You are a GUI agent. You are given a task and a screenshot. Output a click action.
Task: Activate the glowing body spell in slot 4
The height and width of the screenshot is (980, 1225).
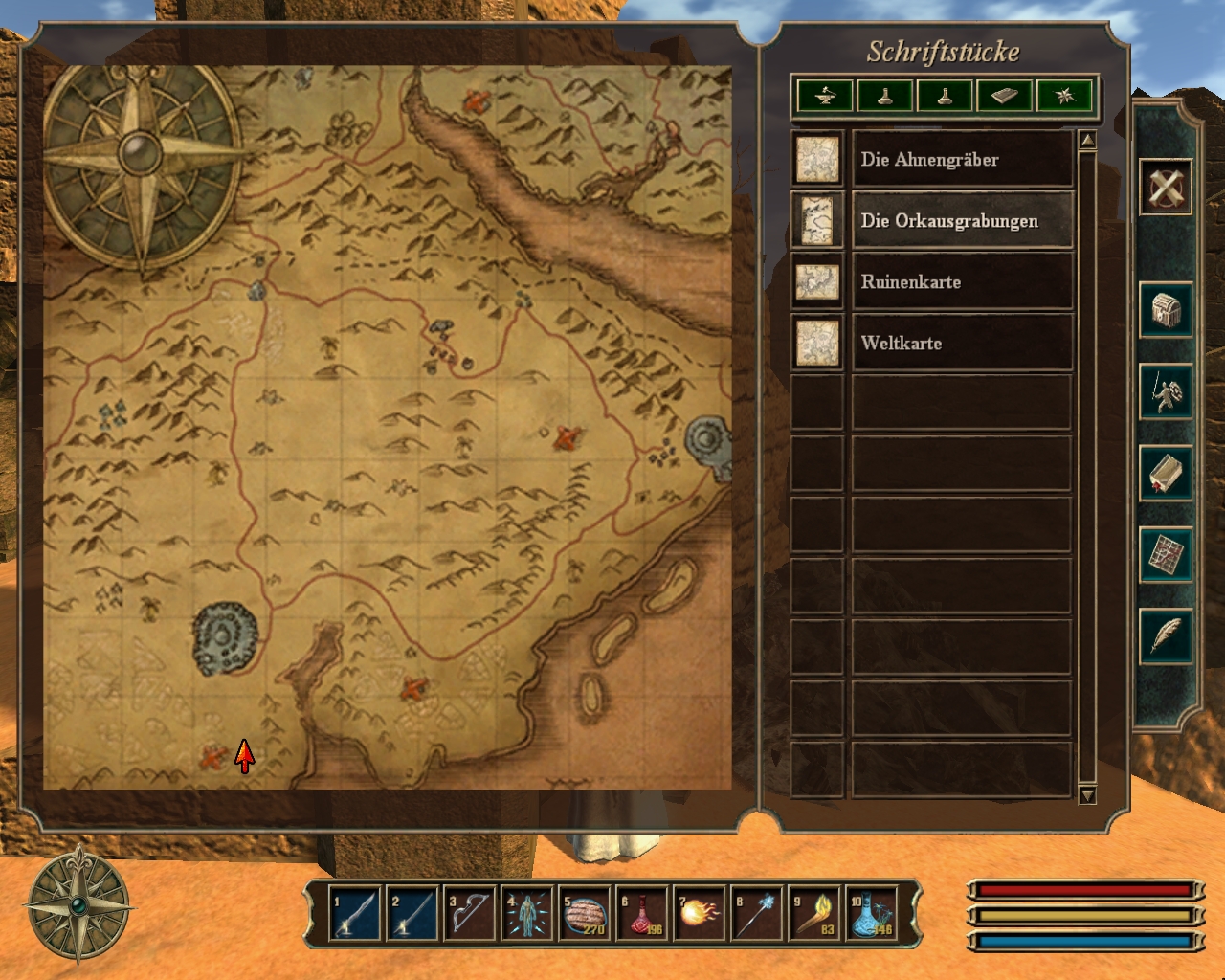(x=526, y=914)
